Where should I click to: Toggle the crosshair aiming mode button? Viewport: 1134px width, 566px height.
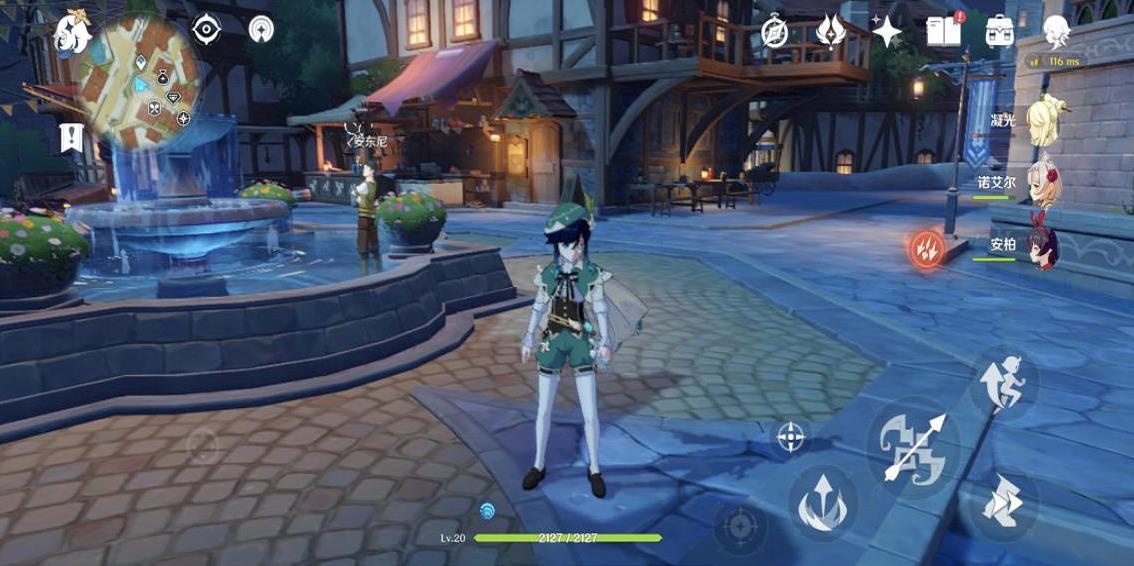pyautogui.click(x=791, y=436)
